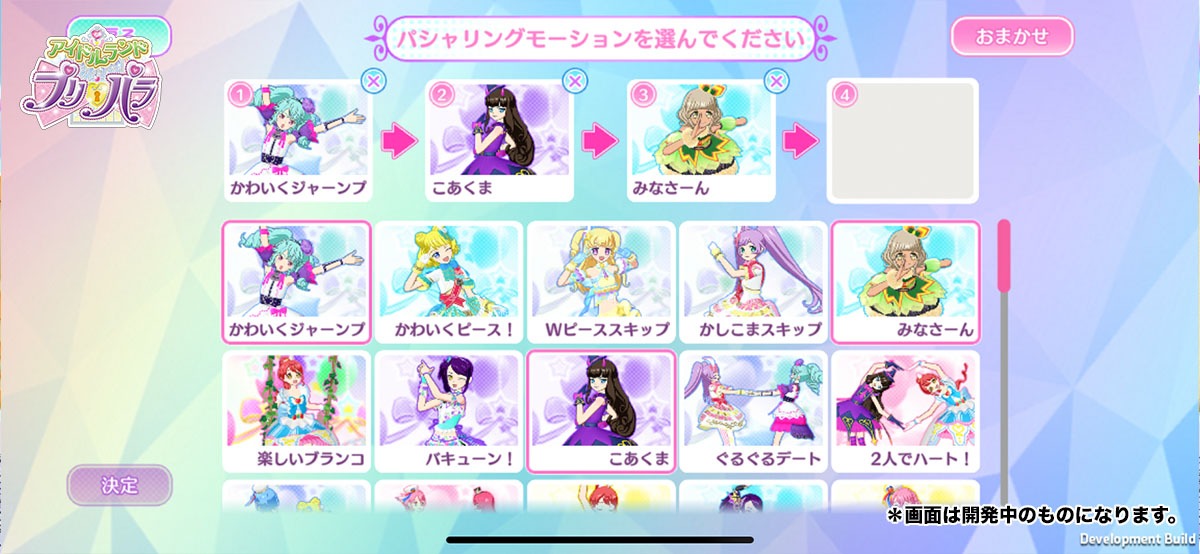
Task: Open slot 2 showing こあくま
Action: pos(499,140)
